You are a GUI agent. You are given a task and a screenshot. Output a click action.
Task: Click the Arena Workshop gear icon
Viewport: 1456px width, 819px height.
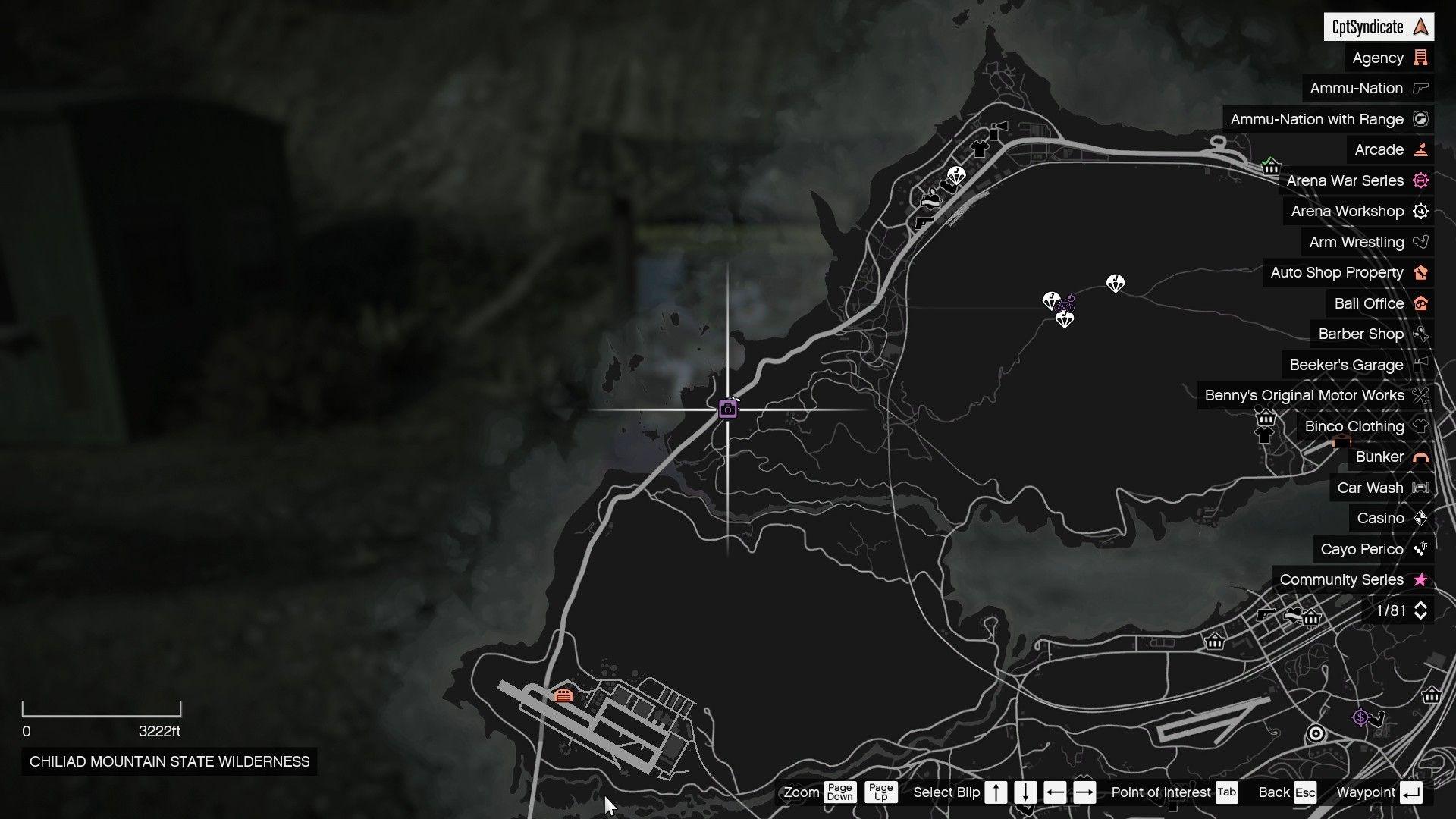[1420, 211]
